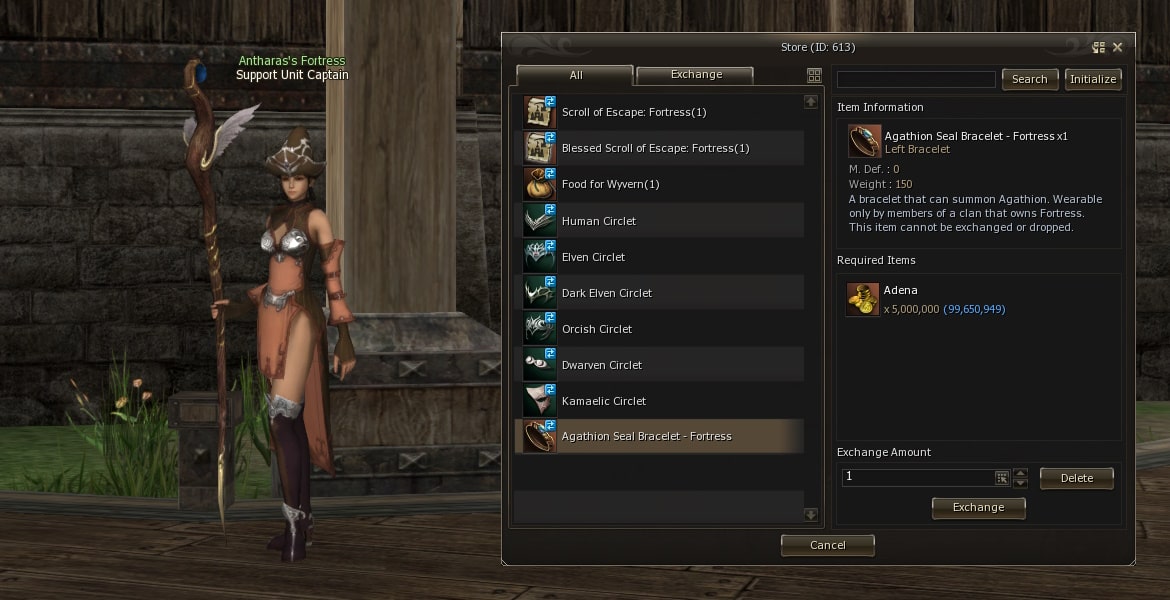Confirm purchase with the Exchange button
1170x600 pixels.
pyautogui.click(x=978, y=507)
